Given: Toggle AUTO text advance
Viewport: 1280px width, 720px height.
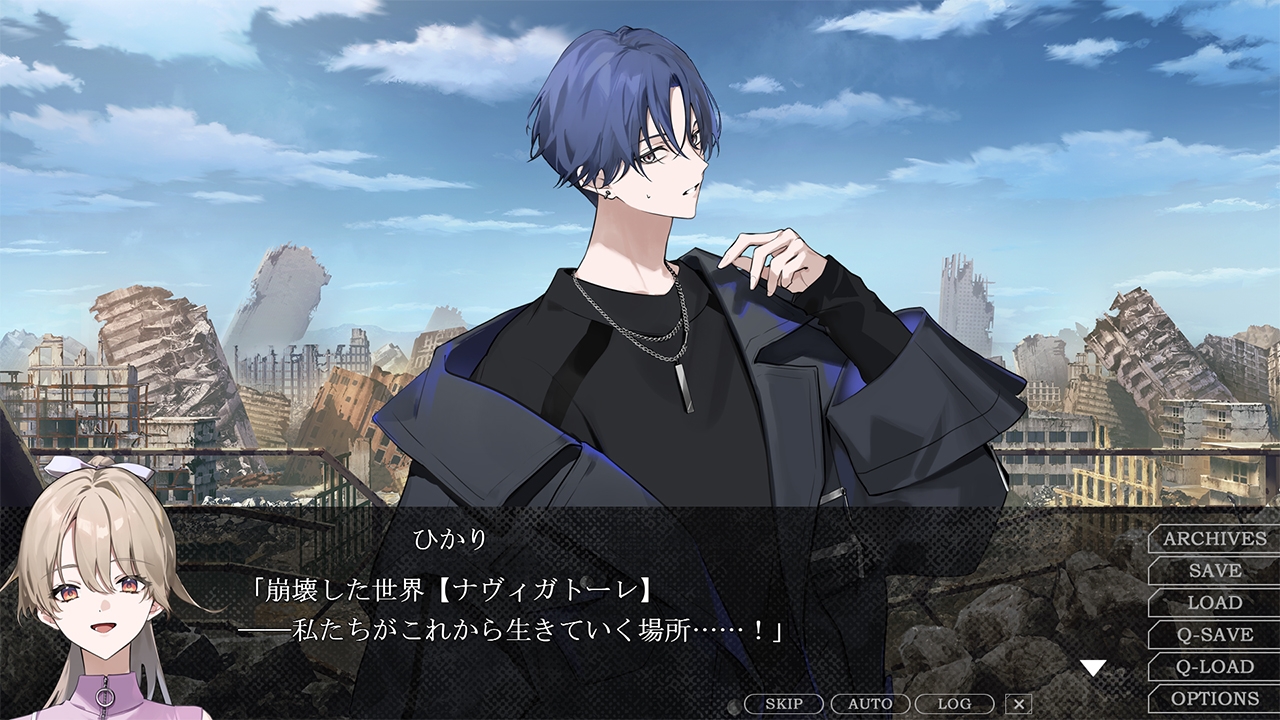Looking at the screenshot, I should 870,704.
